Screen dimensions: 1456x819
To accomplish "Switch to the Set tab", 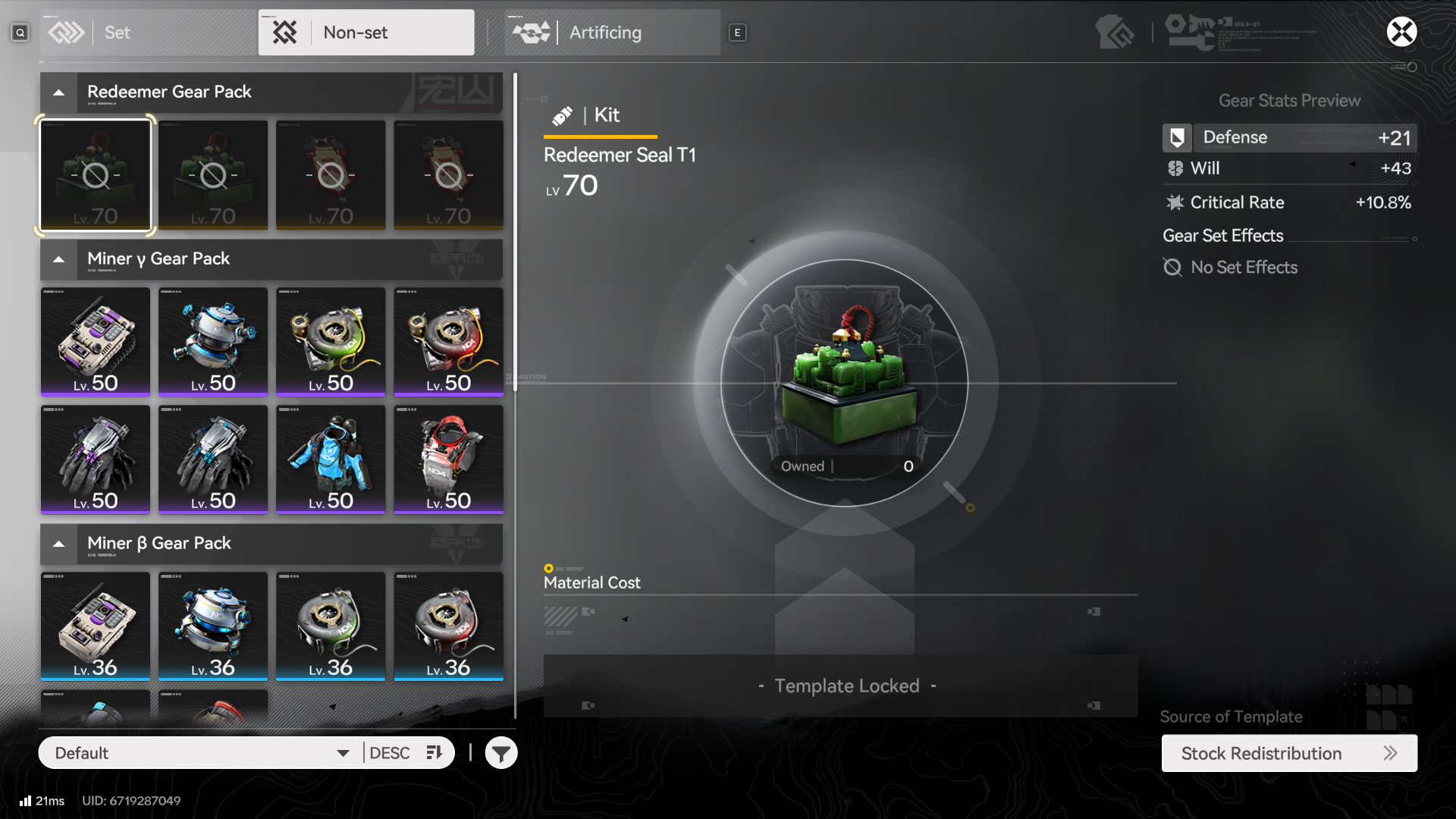I will pyautogui.click(x=149, y=33).
